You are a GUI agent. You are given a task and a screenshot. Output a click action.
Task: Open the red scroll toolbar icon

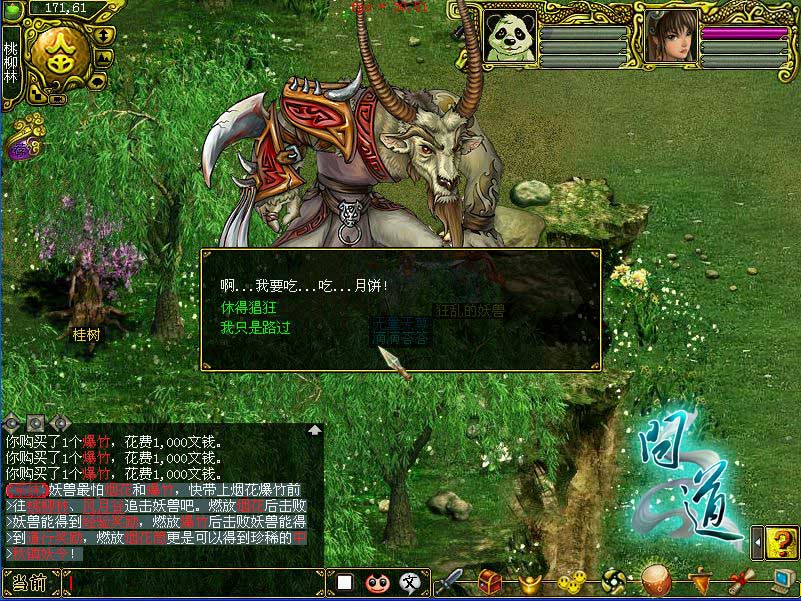click(739, 581)
